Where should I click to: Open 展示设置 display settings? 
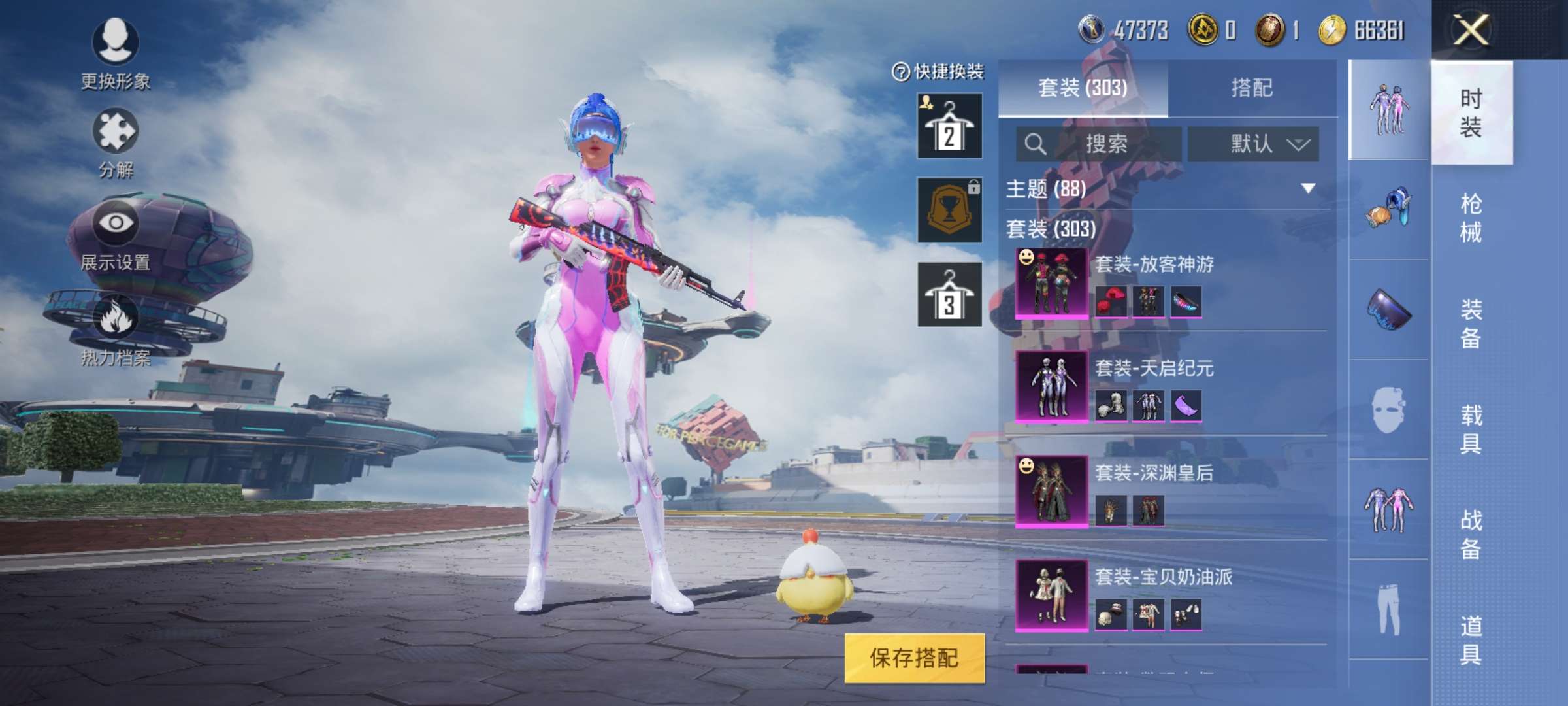tap(116, 235)
